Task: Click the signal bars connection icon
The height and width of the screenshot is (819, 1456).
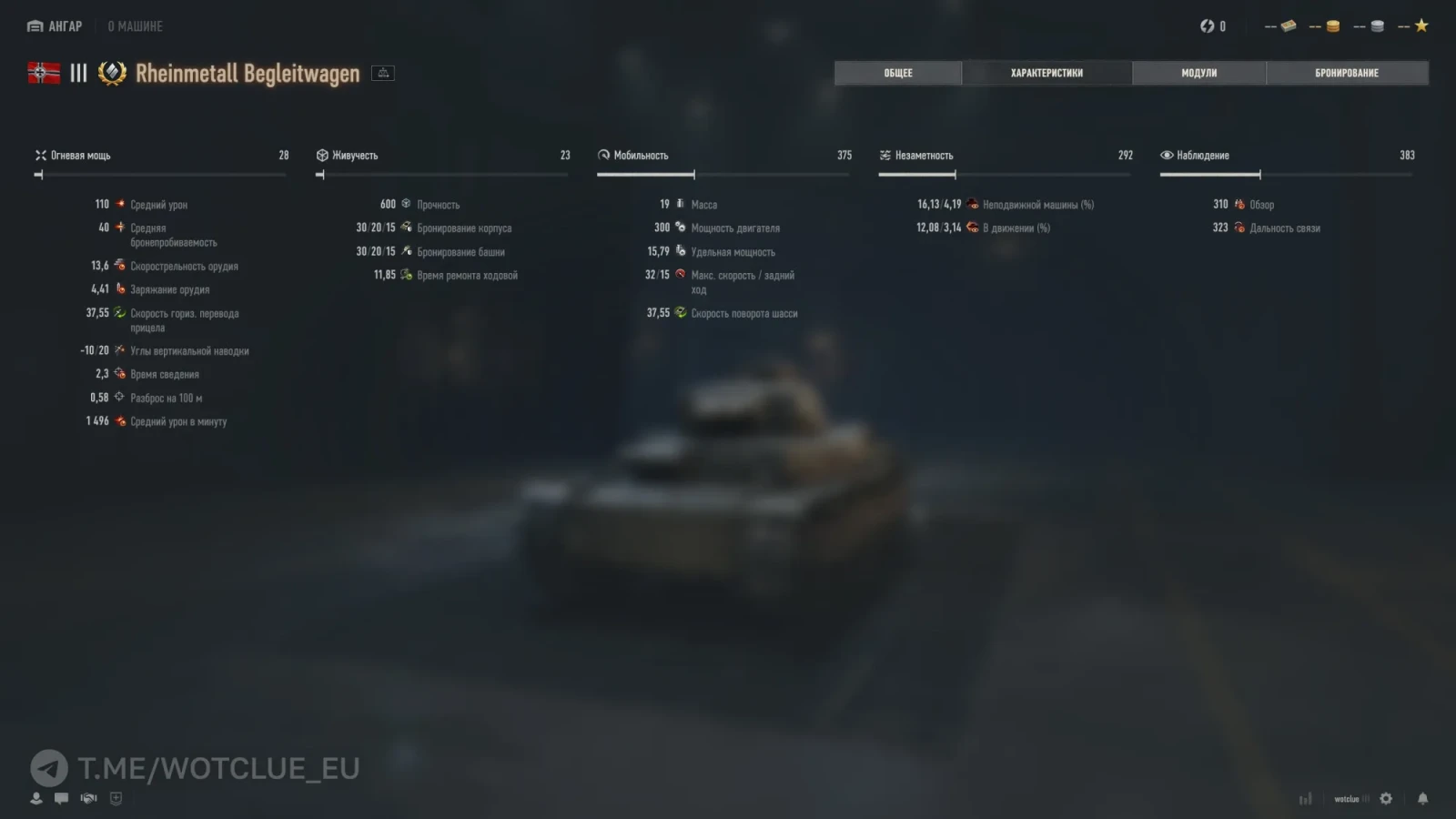Action: pyautogui.click(x=1306, y=798)
